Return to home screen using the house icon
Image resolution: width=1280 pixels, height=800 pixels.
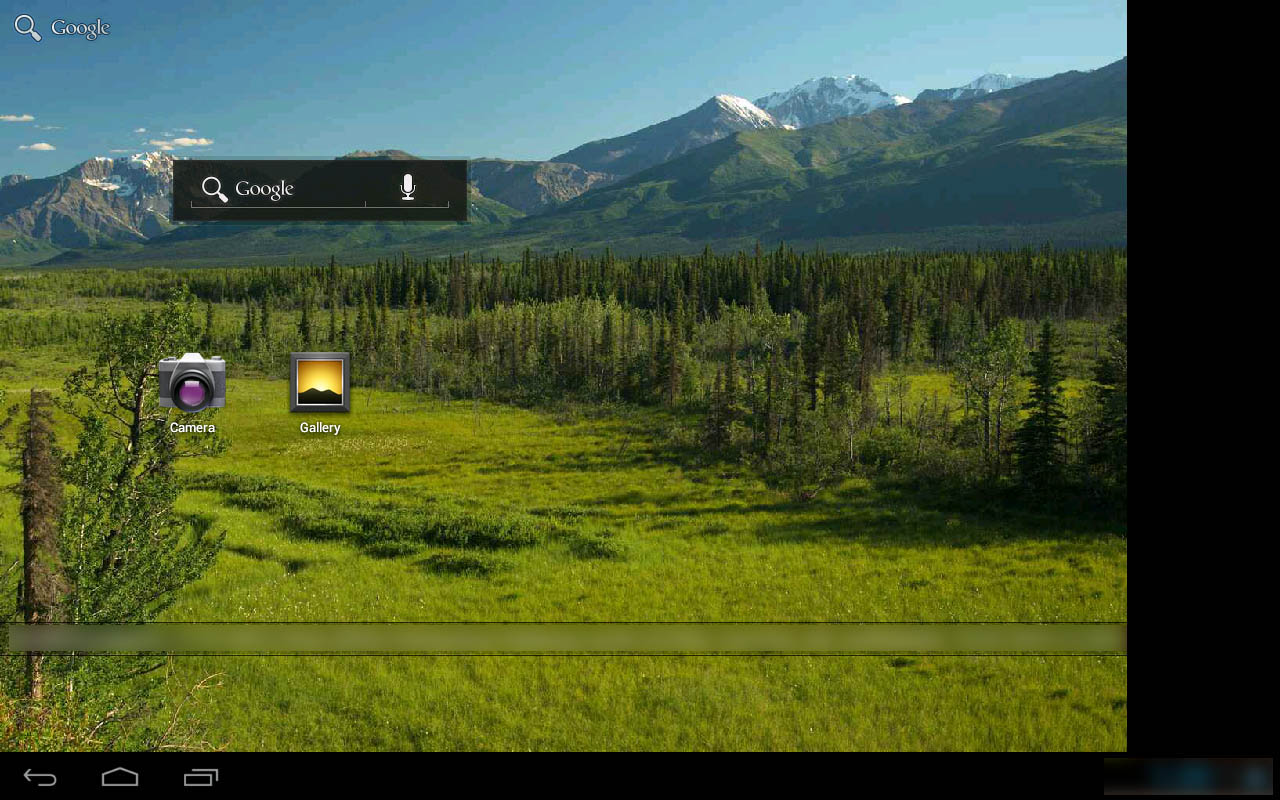tap(120, 776)
